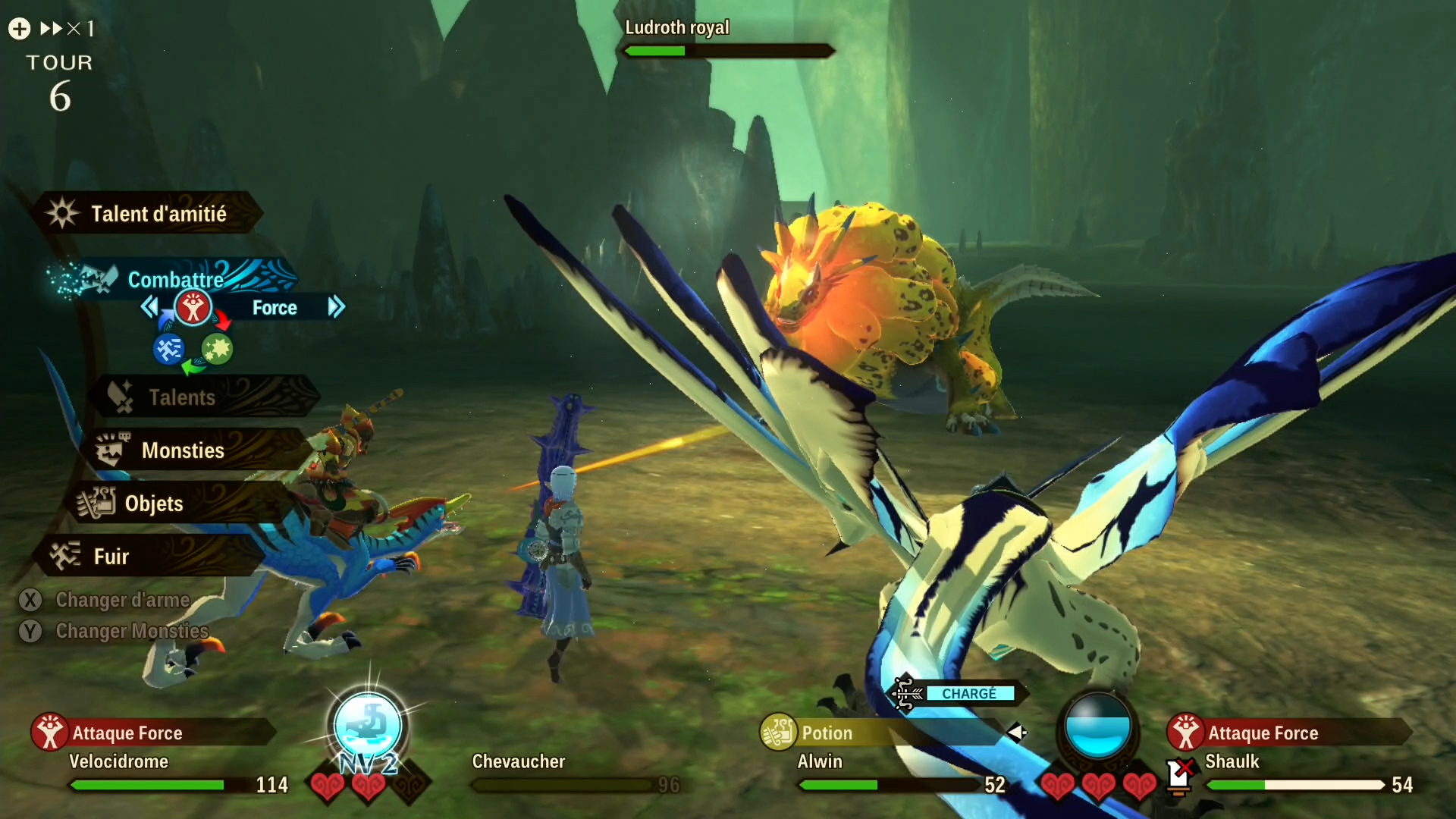Toggle battle speed fast-forward
1456x819 pixels.
click(x=53, y=29)
